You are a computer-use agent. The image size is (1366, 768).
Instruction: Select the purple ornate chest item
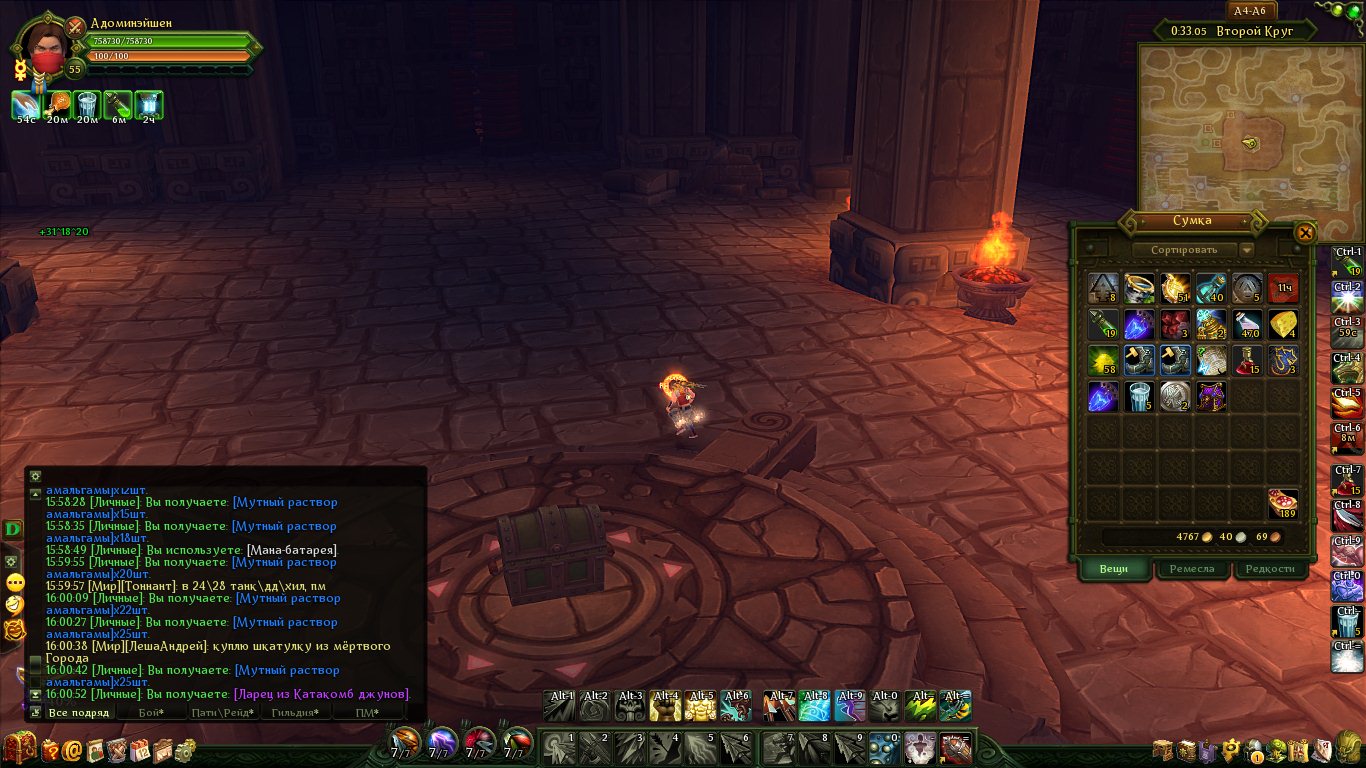pyautogui.click(x=1211, y=397)
